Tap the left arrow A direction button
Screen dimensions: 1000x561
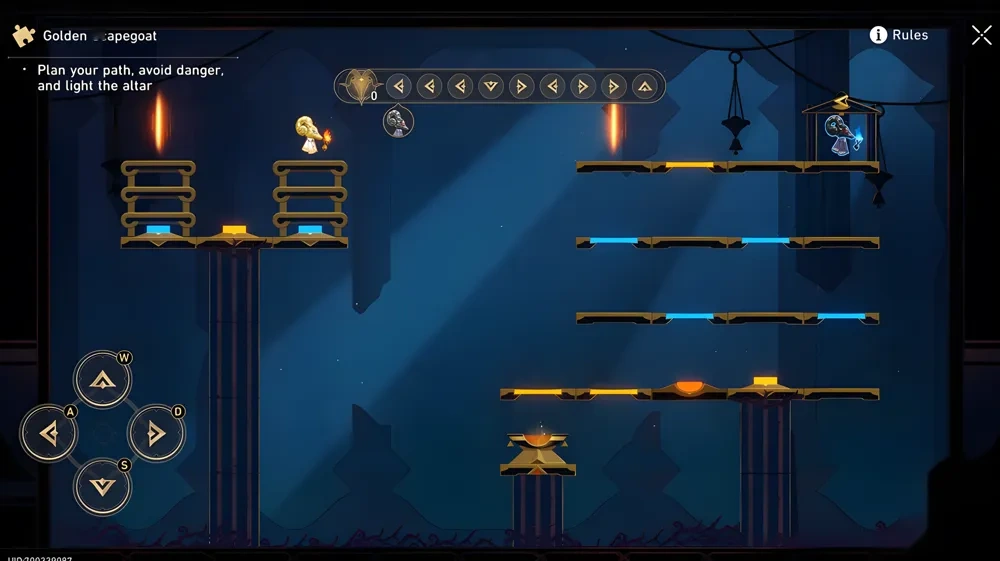[49, 433]
